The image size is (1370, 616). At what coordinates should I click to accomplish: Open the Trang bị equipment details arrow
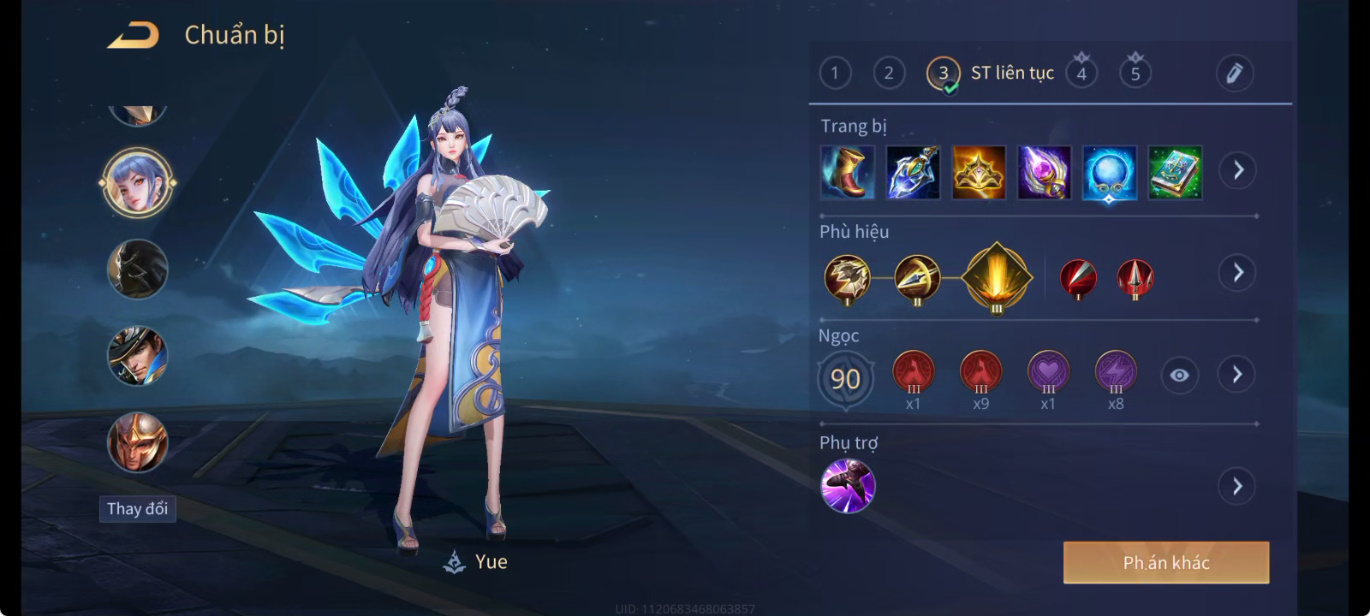1237,170
